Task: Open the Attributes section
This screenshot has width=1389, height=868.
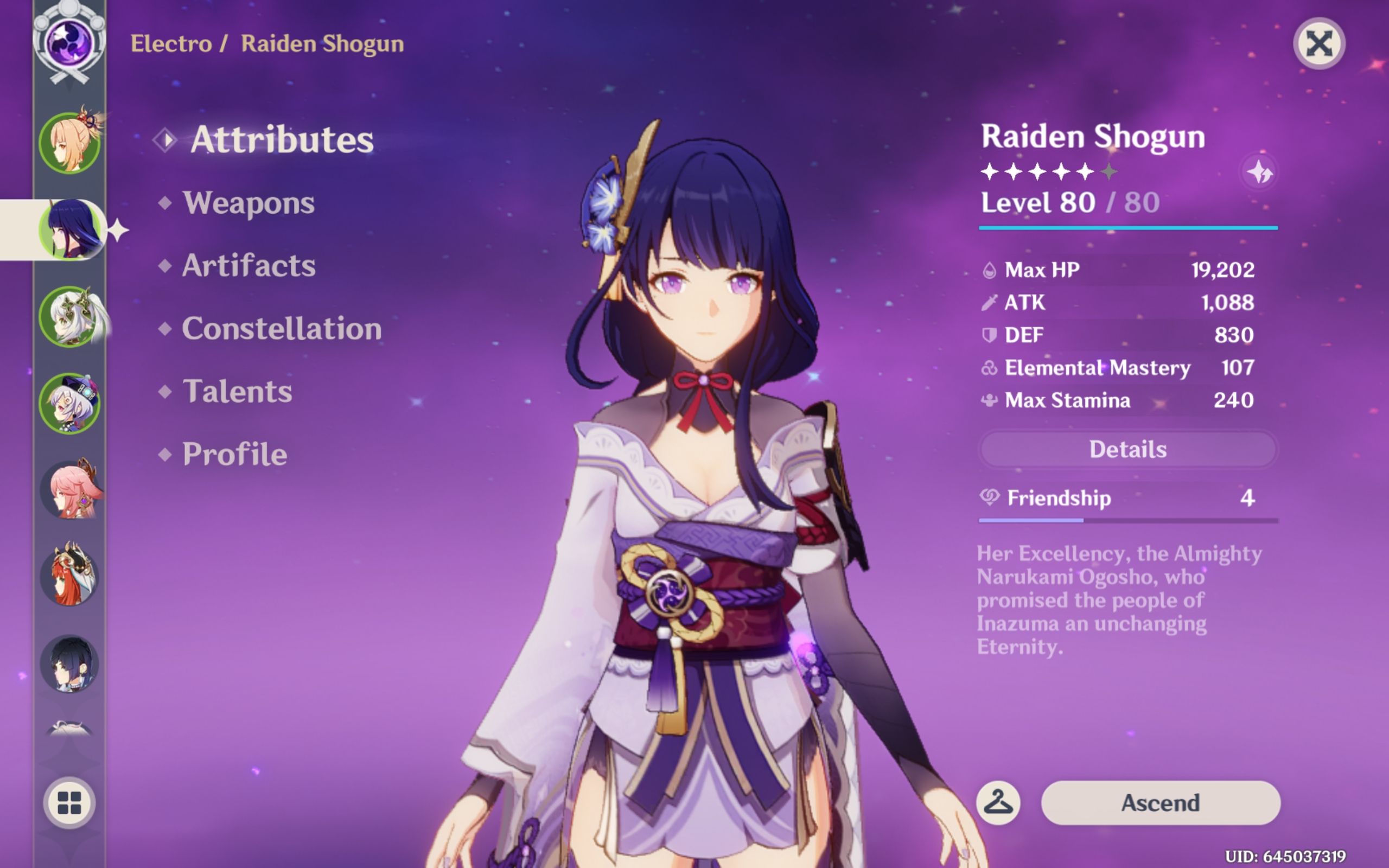Action: click(x=281, y=139)
